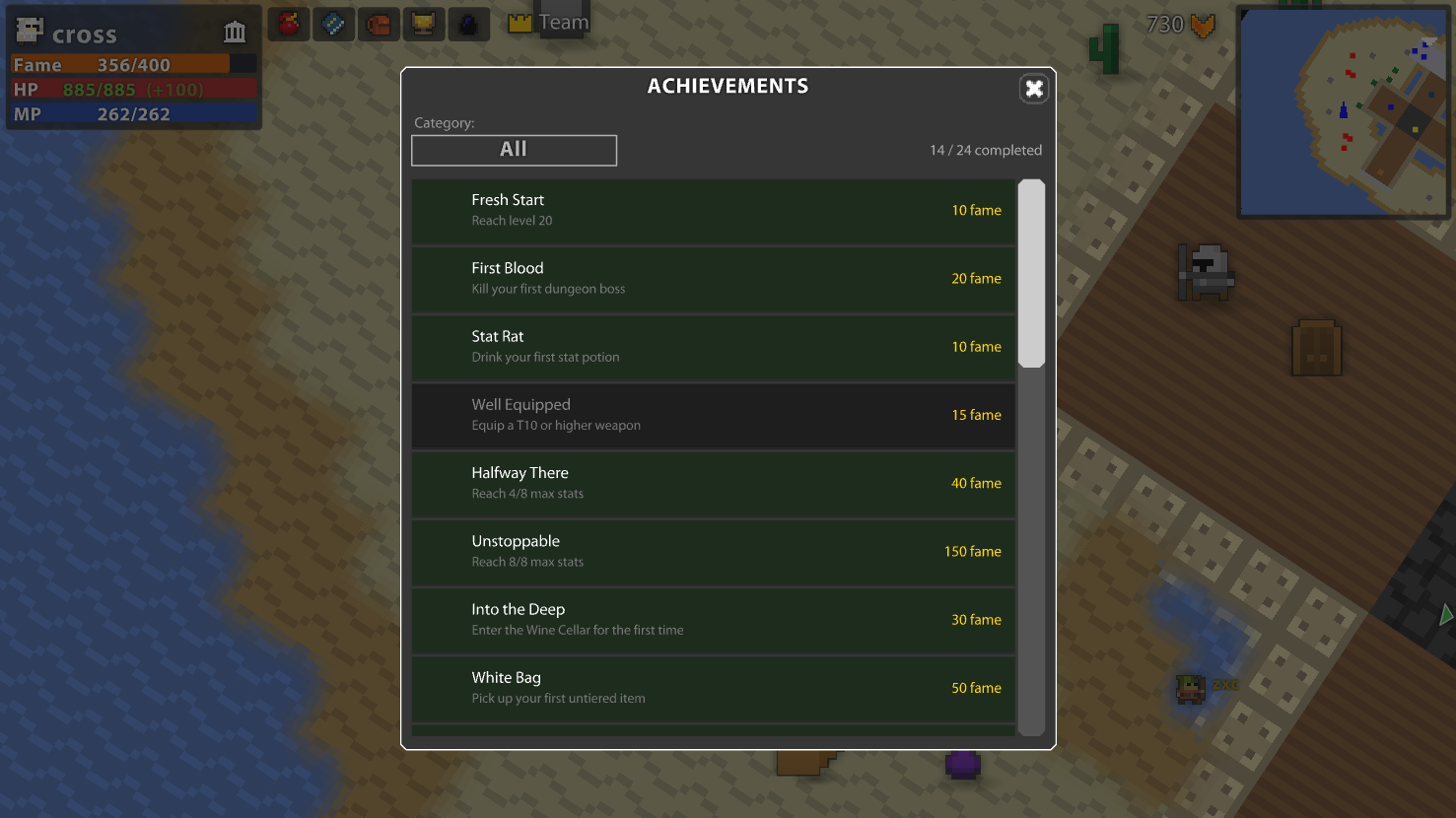Select the red health potion icon
Image resolution: width=1456 pixels, height=818 pixels.
(x=288, y=24)
